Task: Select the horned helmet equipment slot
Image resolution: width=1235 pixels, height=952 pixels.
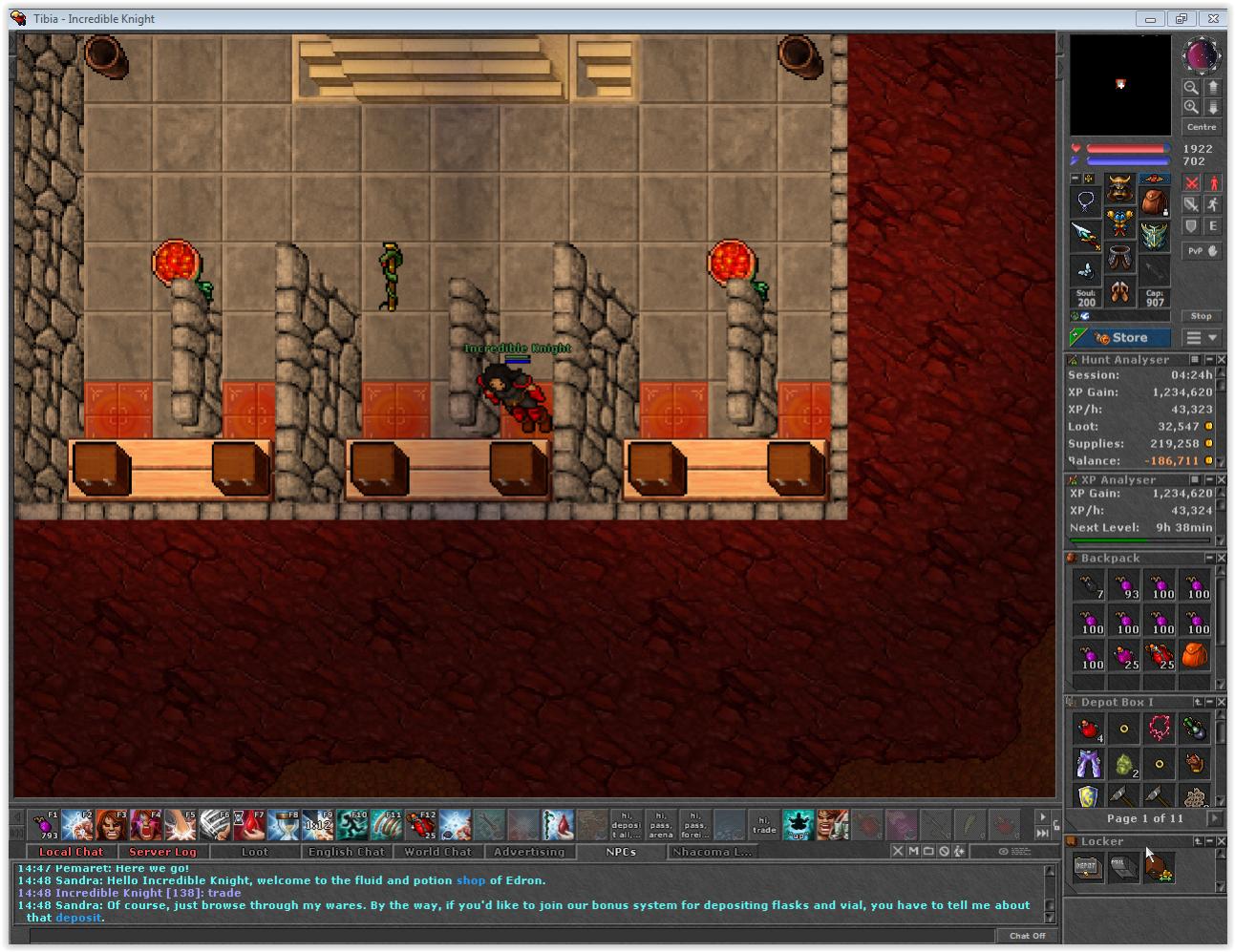Action: click(1119, 190)
